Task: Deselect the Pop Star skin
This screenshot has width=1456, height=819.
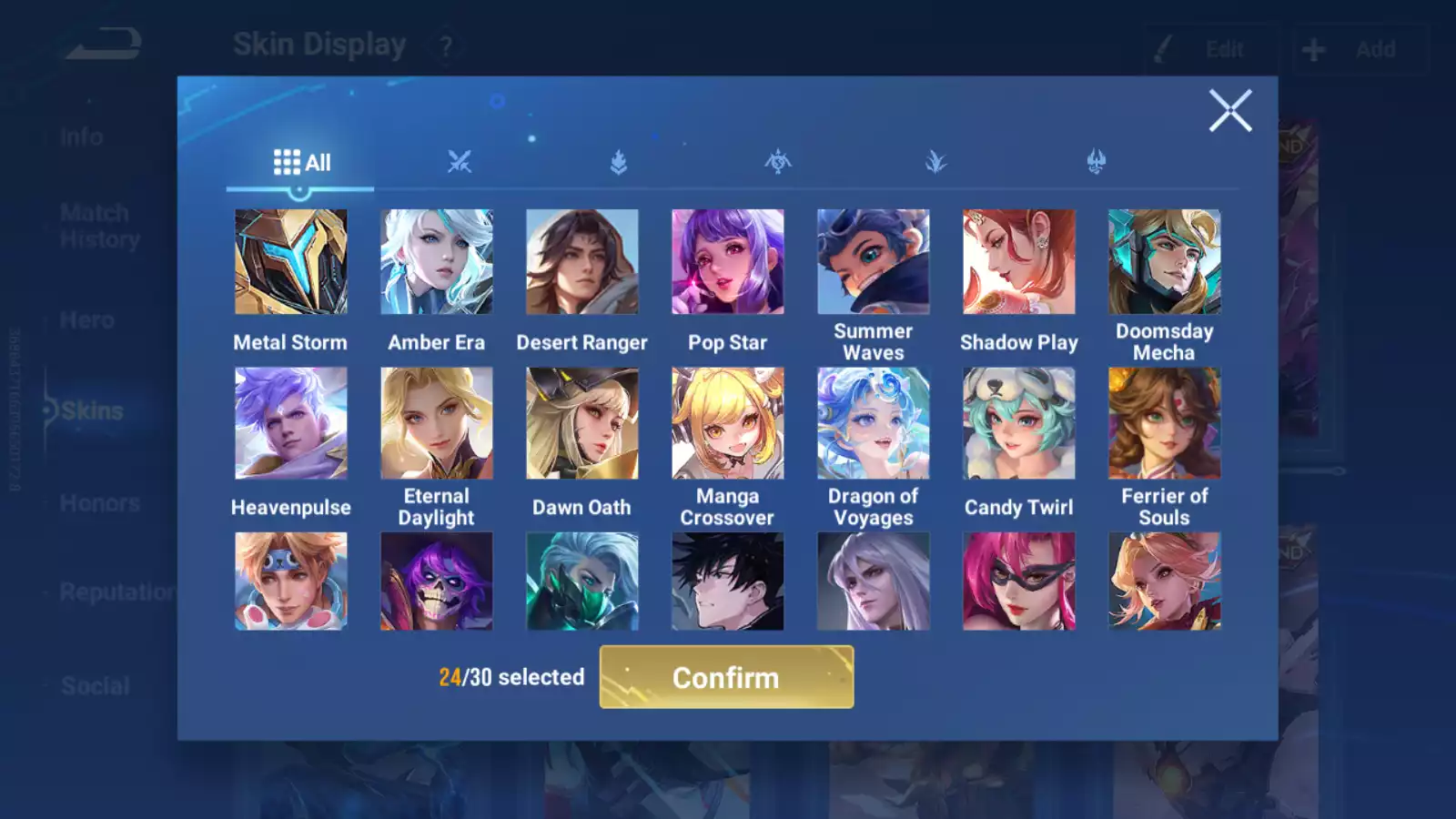Action: (728, 261)
